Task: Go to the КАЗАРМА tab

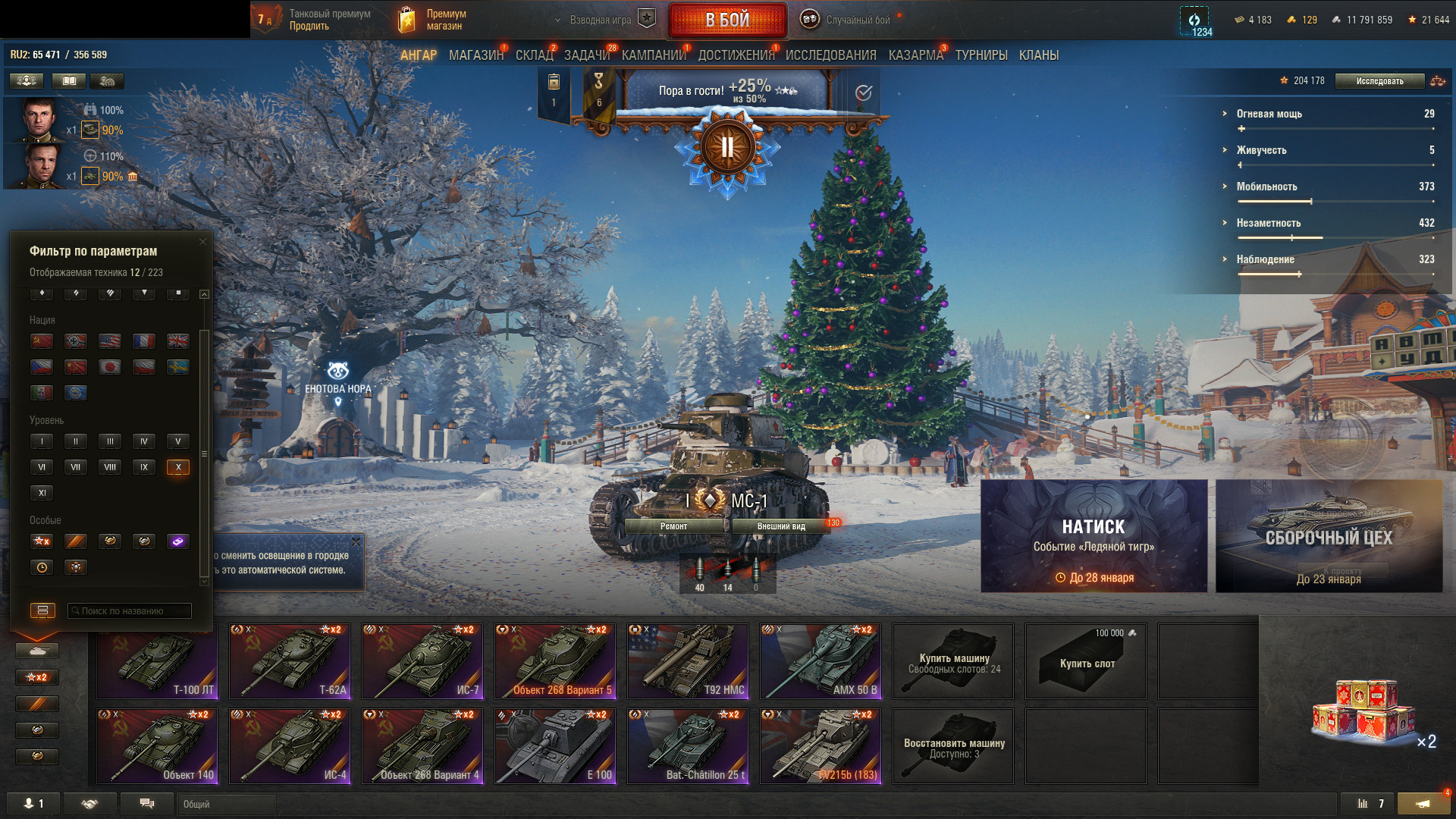Action: [x=915, y=55]
